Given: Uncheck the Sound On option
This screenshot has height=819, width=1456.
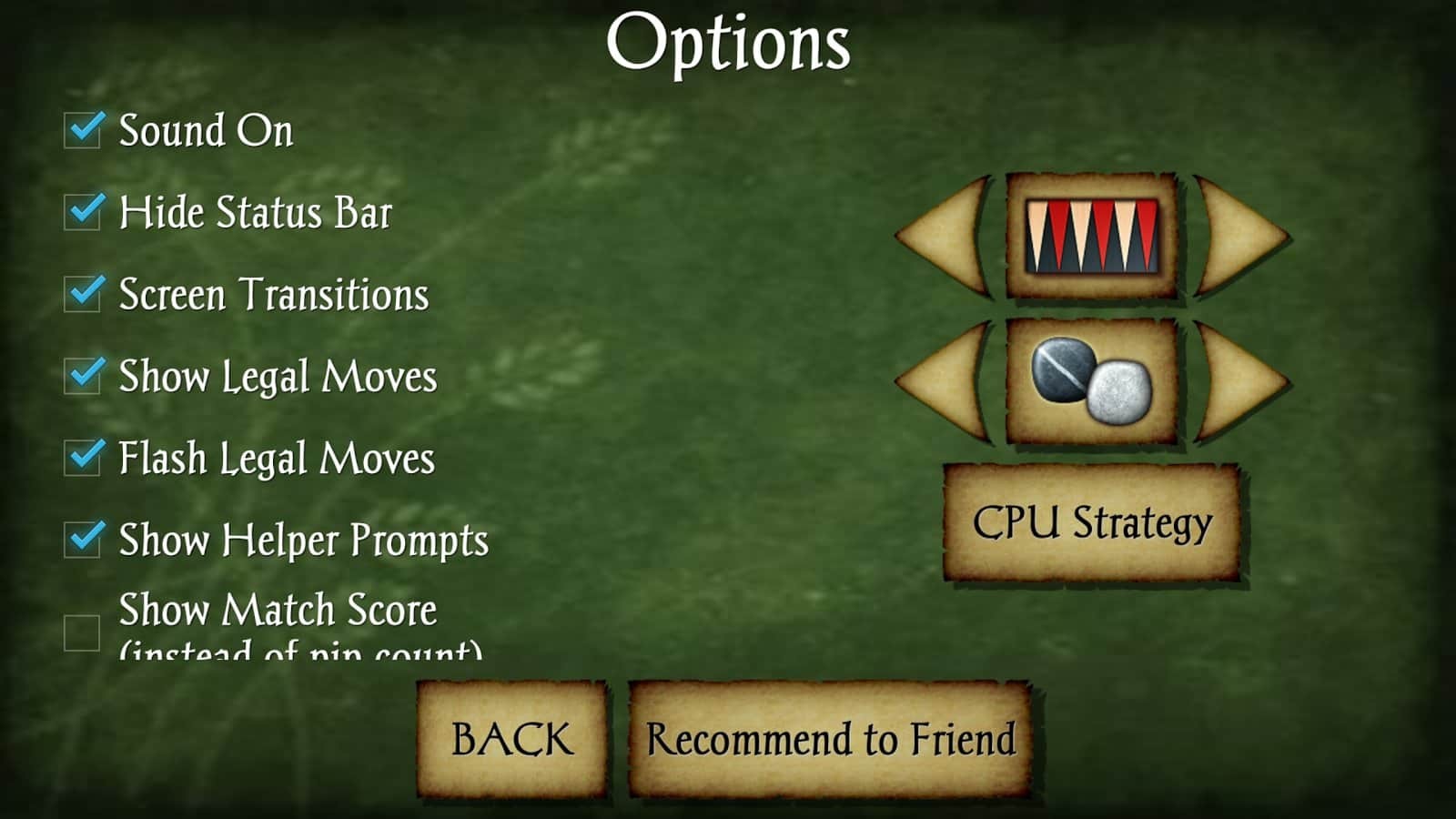Looking at the screenshot, I should [82, 130].
